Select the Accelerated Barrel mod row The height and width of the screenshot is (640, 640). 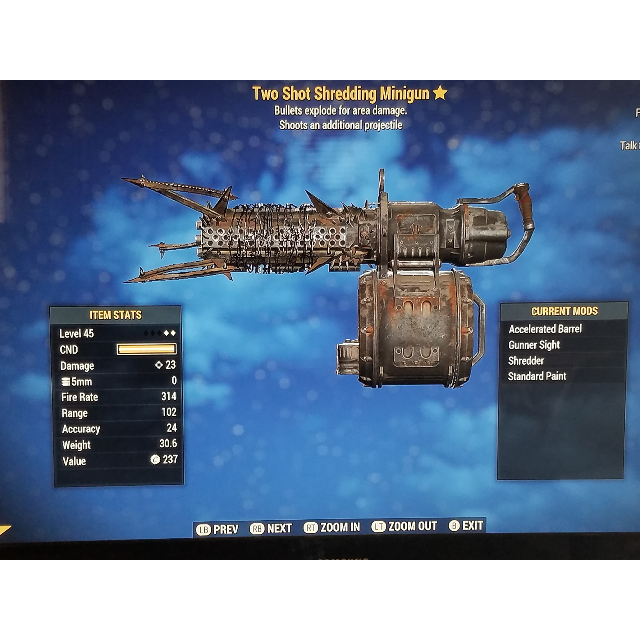coord(545,329)
